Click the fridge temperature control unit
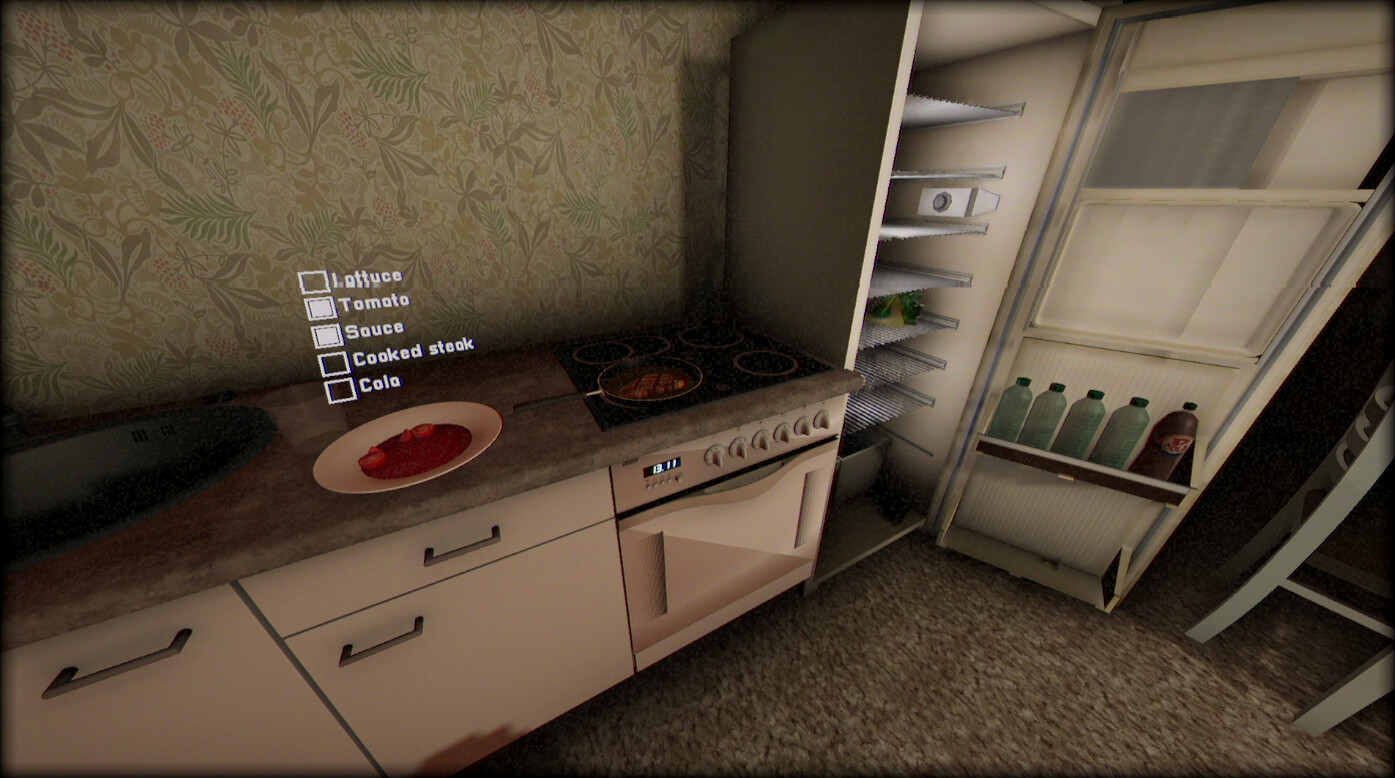1395x778 pixels. click(944, 202)
